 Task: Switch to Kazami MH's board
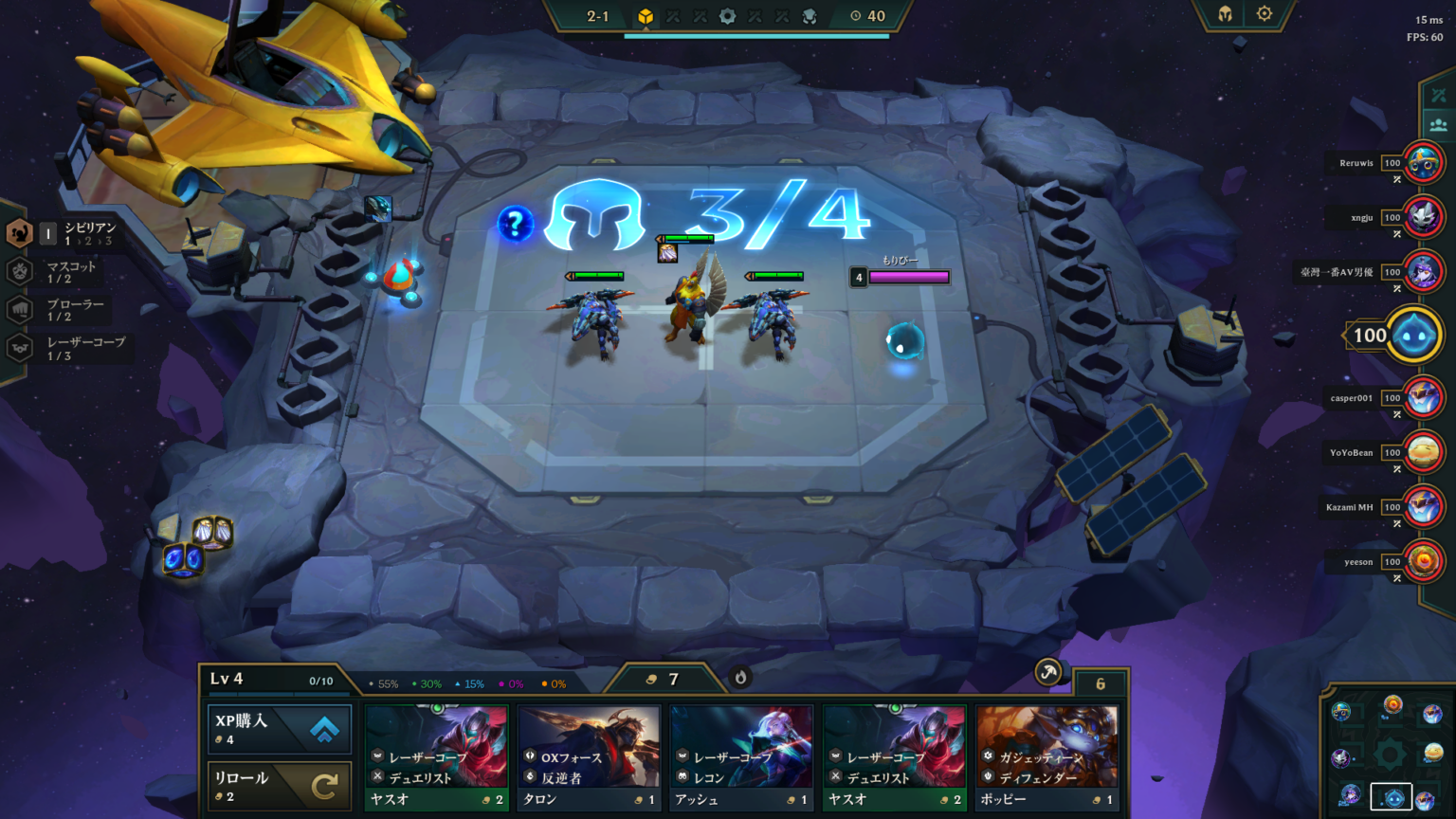tap(1423, 507)
